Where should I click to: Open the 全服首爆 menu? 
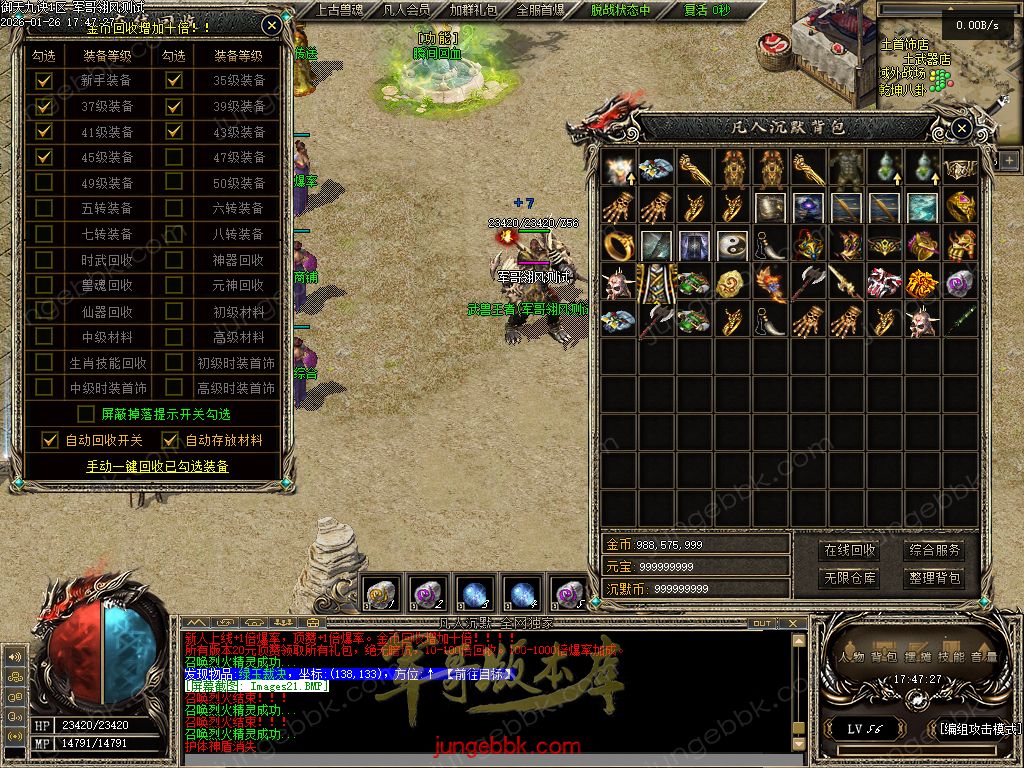[540, 10]
